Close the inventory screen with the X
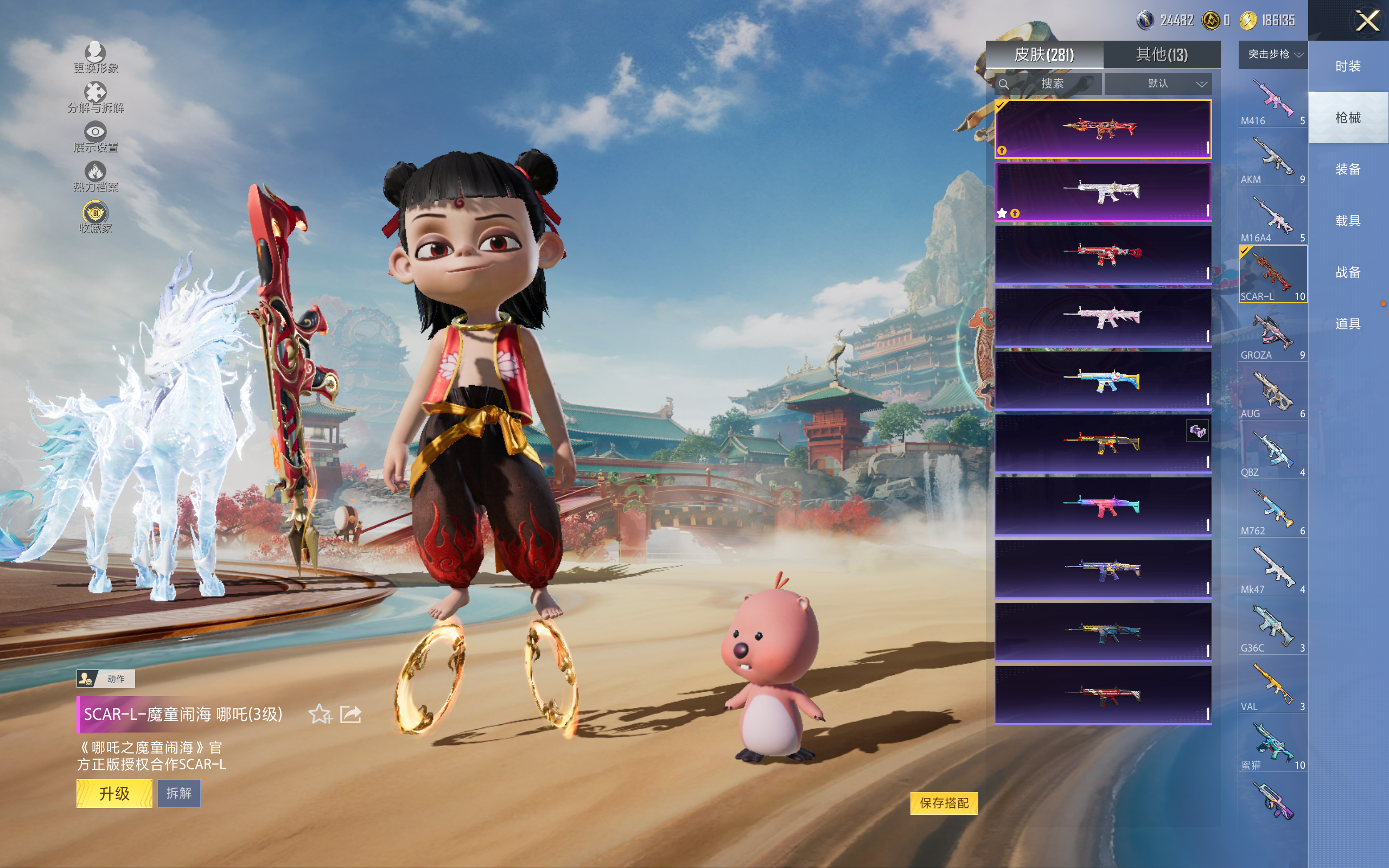Viewport: 1389px width, 868px height. 1367,21
